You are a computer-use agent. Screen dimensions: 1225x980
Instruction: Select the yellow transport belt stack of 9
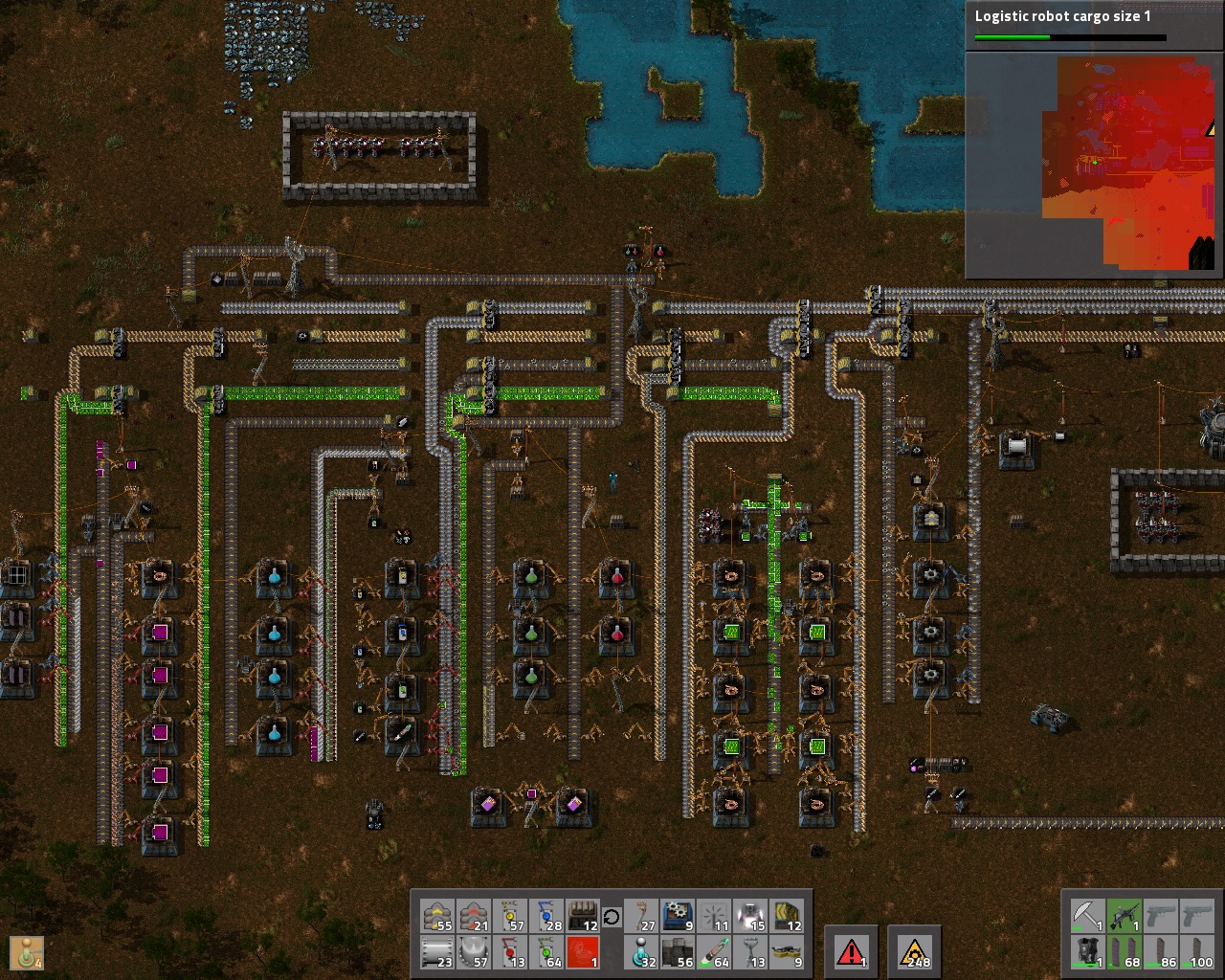point(787,952)
